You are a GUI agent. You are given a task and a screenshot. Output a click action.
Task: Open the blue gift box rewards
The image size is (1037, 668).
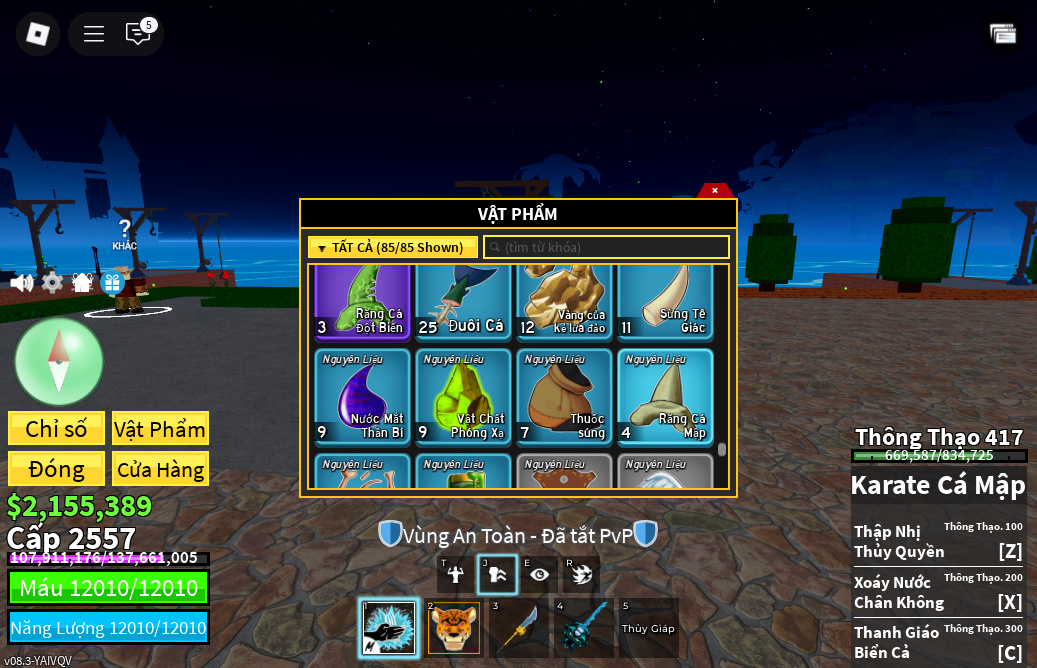click(x=112, y=283)
